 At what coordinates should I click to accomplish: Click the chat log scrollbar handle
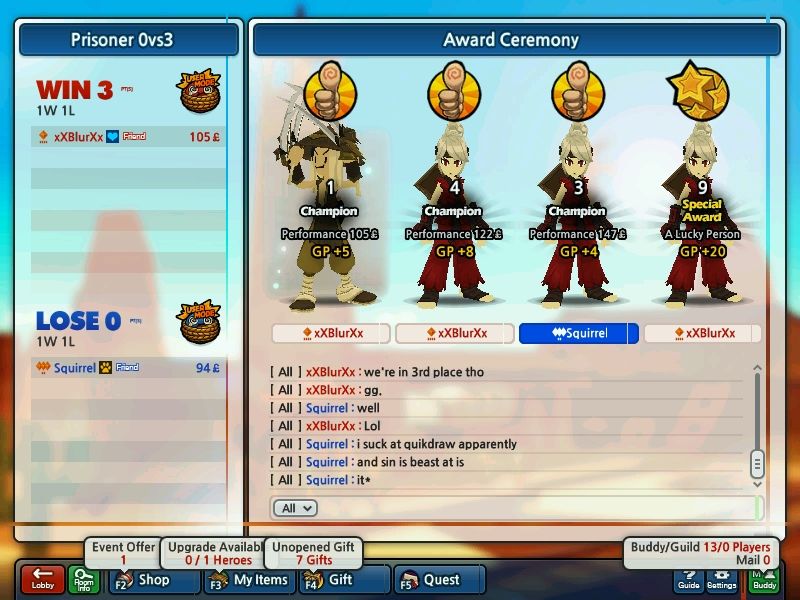click(x=757, y=463)
